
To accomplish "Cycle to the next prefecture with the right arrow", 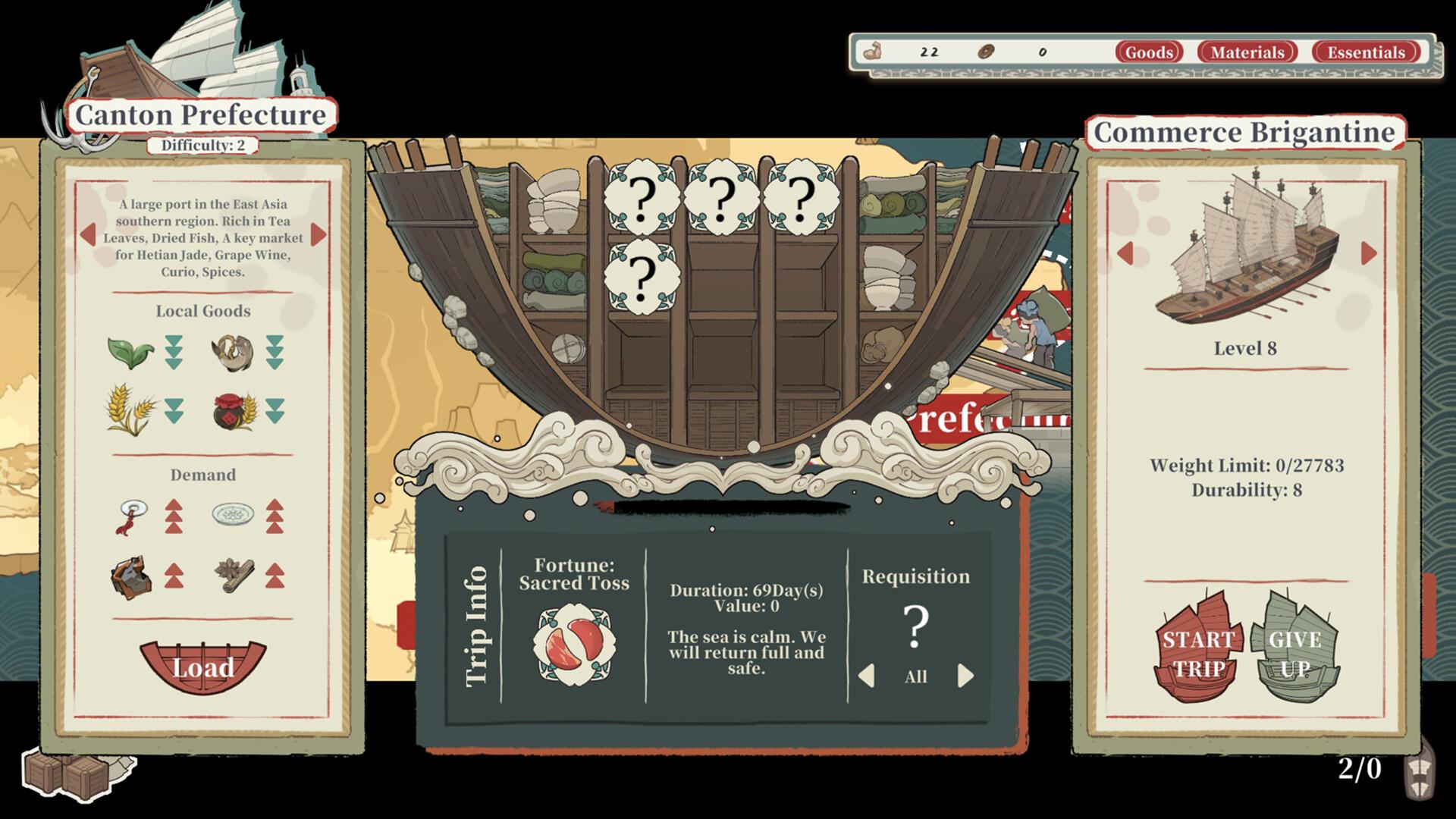I will point(318,235).
